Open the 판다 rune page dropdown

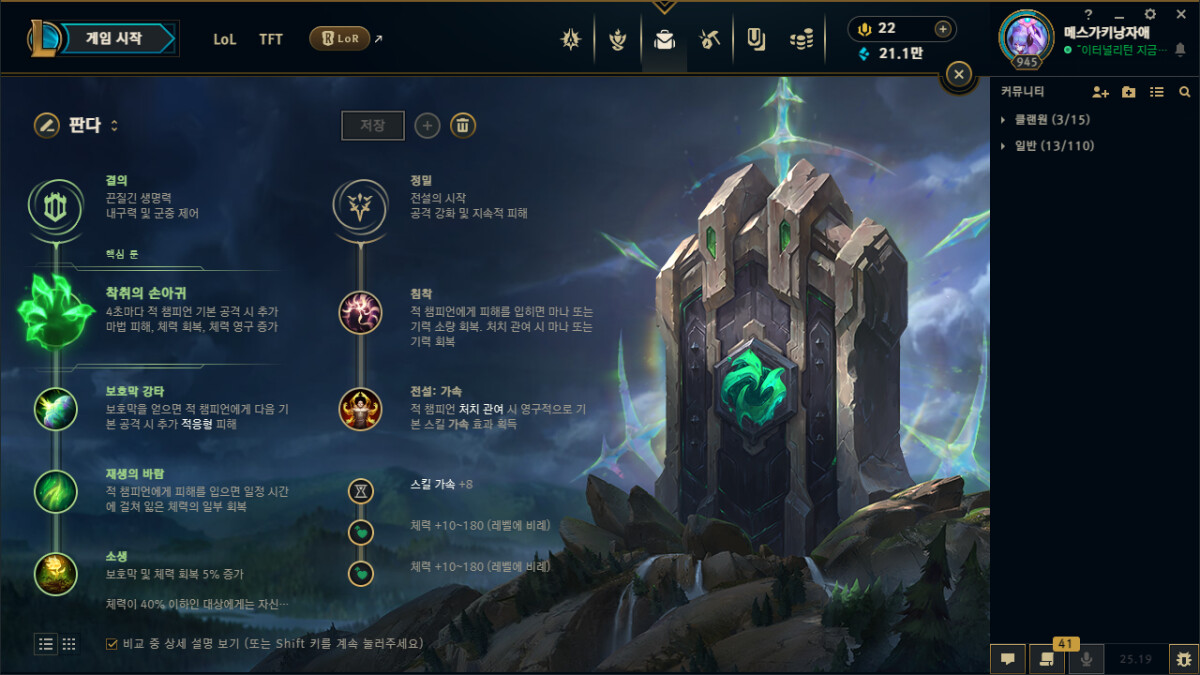tap(92, 126)
